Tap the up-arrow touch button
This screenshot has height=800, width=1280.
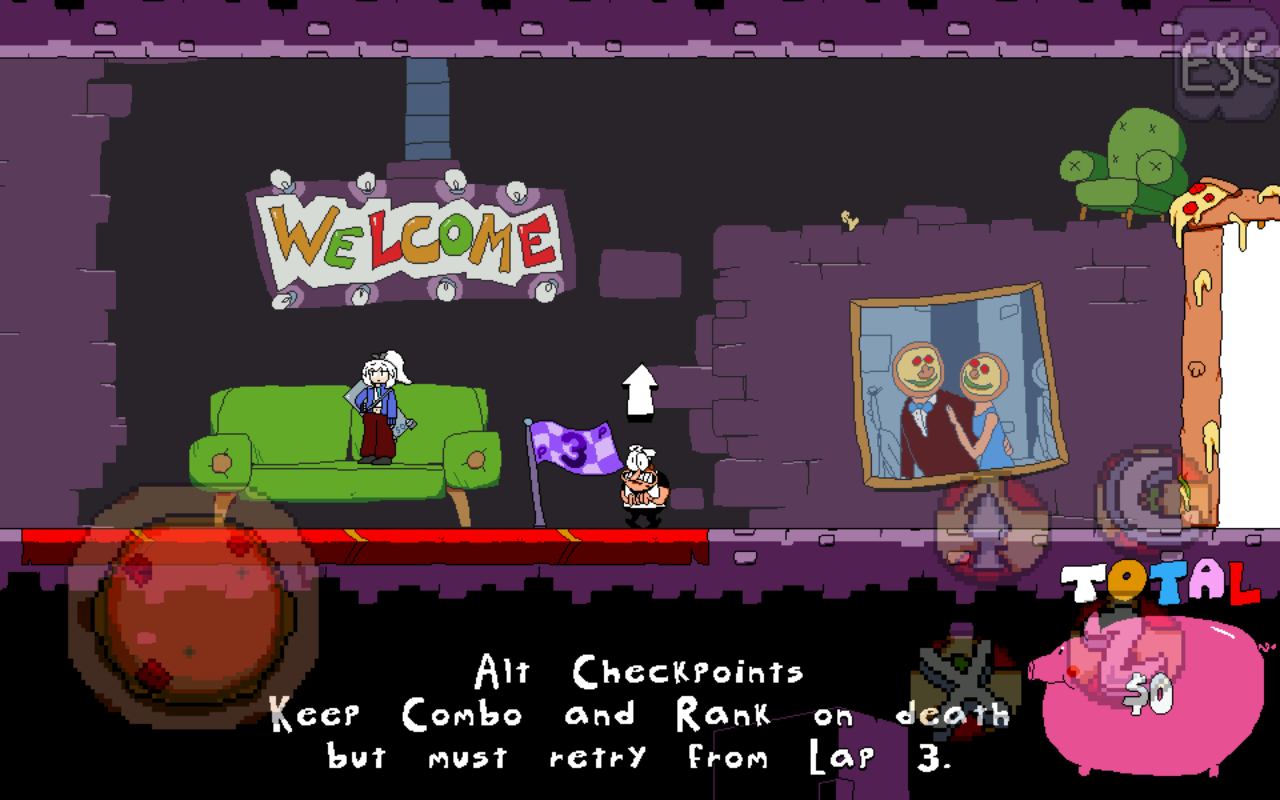pos(988,526)
